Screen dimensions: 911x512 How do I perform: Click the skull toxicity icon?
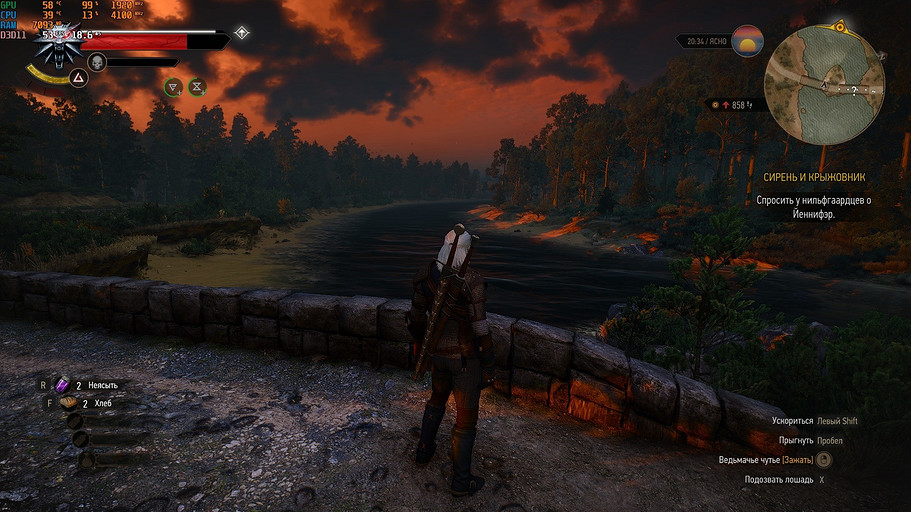pyautogui.click(x=97, y=62)
